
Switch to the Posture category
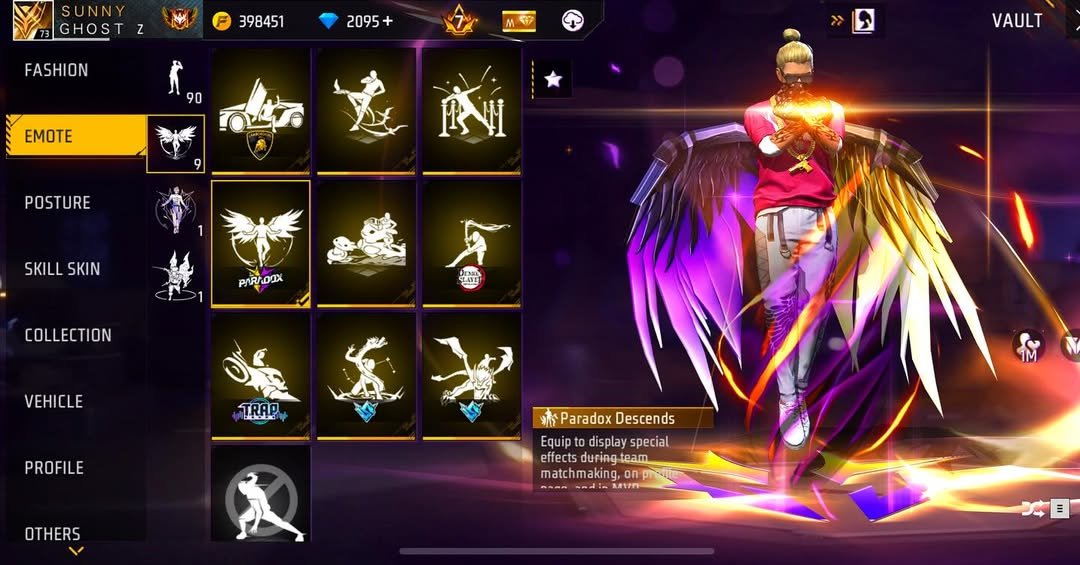coord(57,202)
